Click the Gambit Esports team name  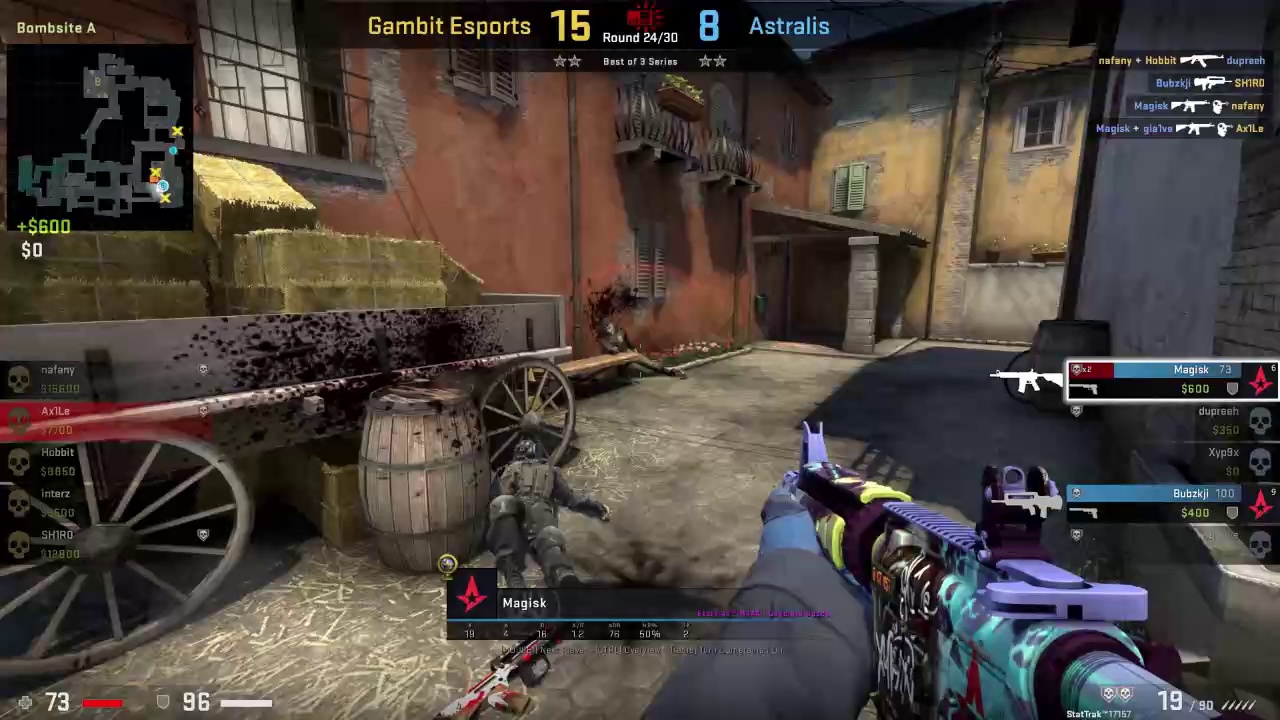pyautogui.click(x=449, y=27)
